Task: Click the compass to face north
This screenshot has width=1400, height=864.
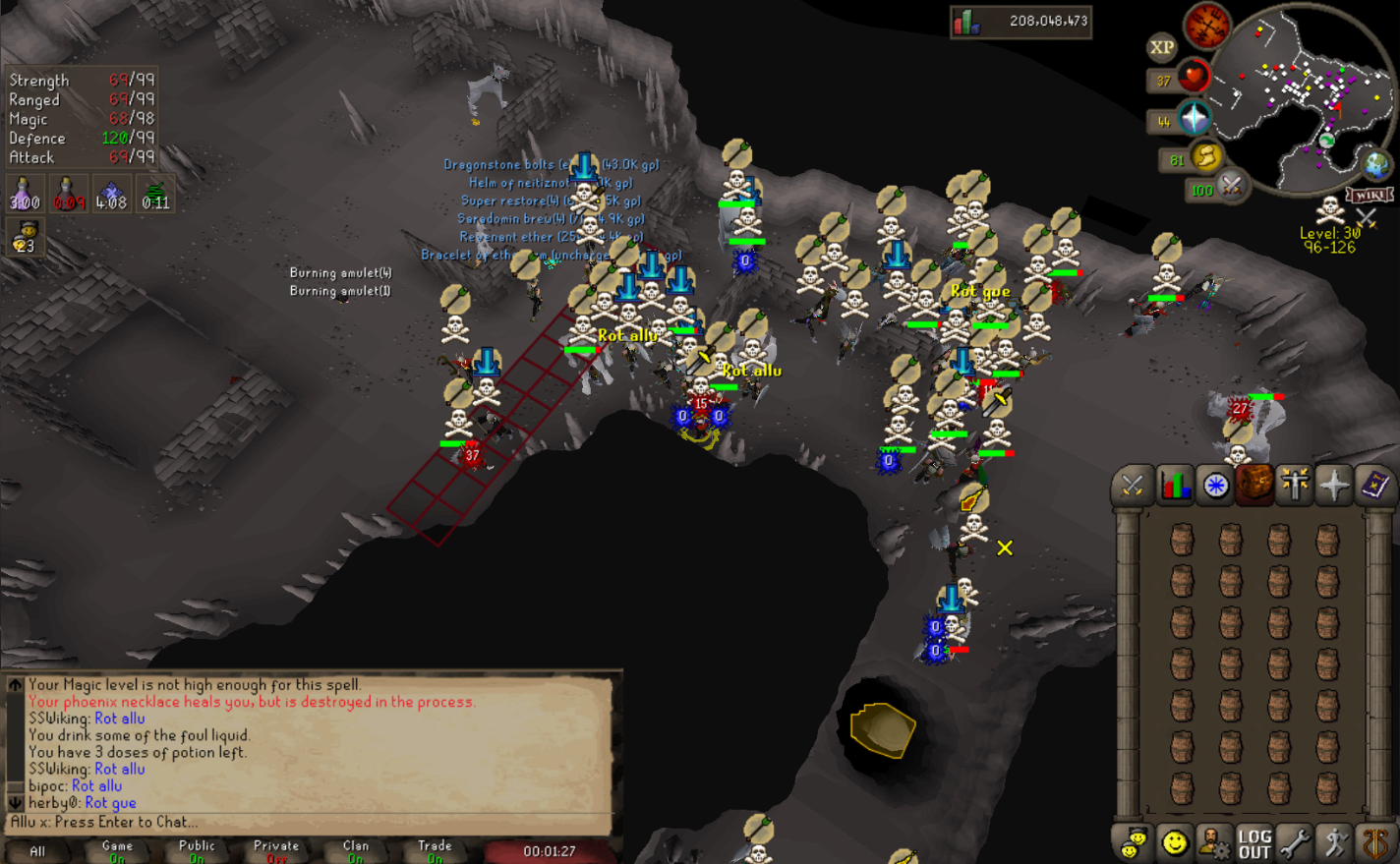Action: click(x=1207, y=26)
